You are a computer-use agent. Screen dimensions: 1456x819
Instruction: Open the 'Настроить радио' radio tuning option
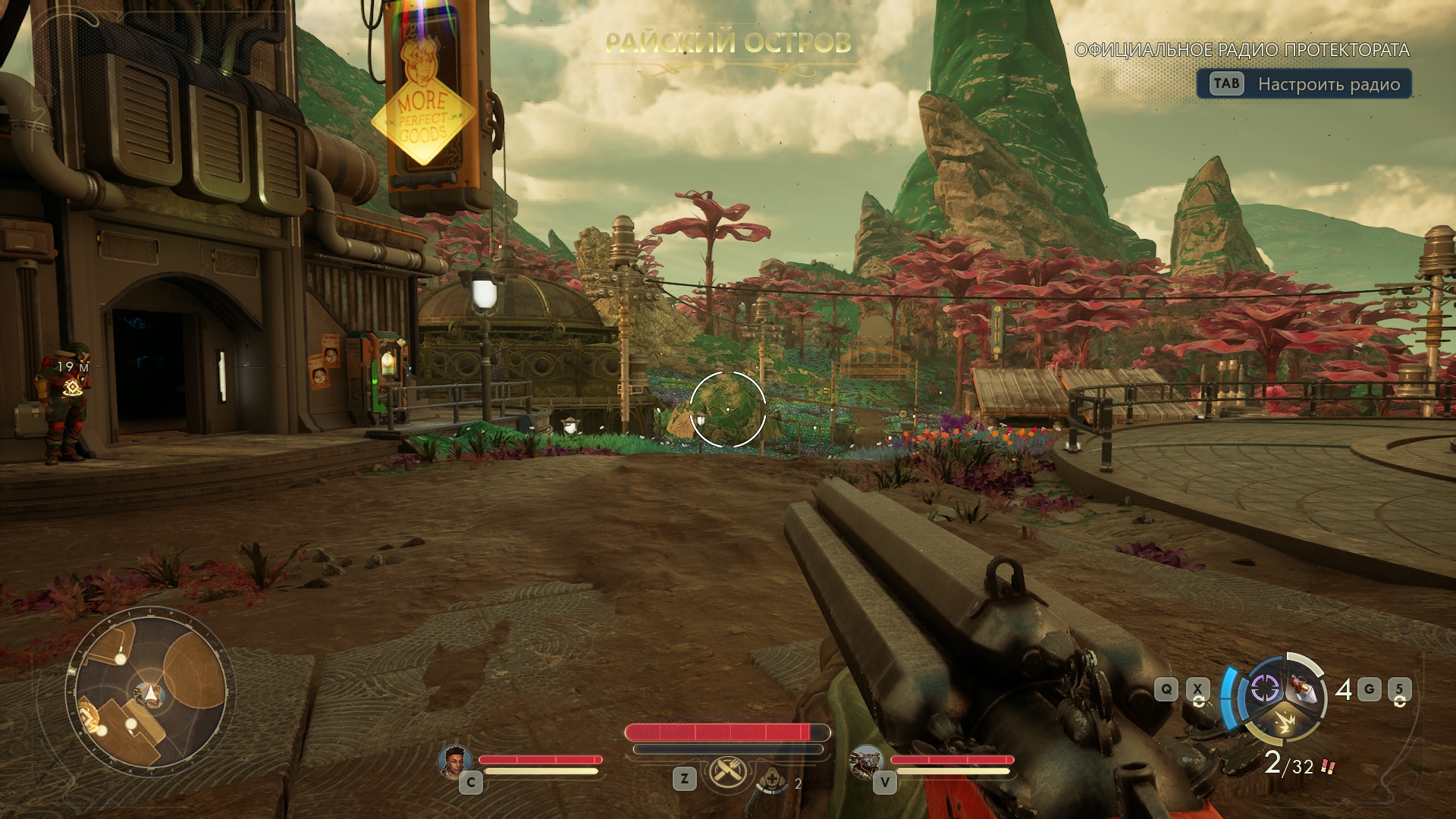pos(1304,84)
